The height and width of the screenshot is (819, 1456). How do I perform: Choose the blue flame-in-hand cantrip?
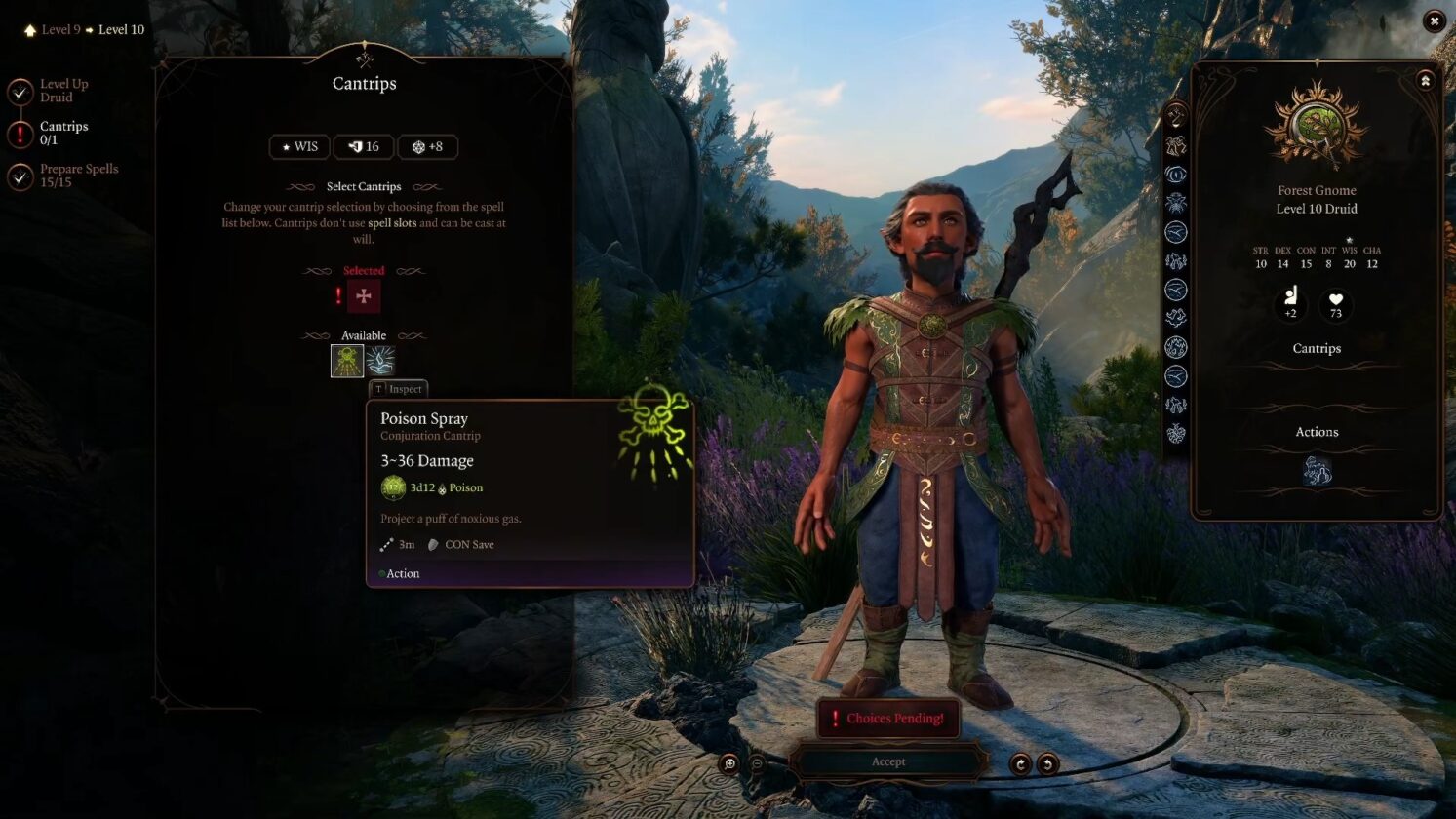pyautogui.click(x=380, y=361)
